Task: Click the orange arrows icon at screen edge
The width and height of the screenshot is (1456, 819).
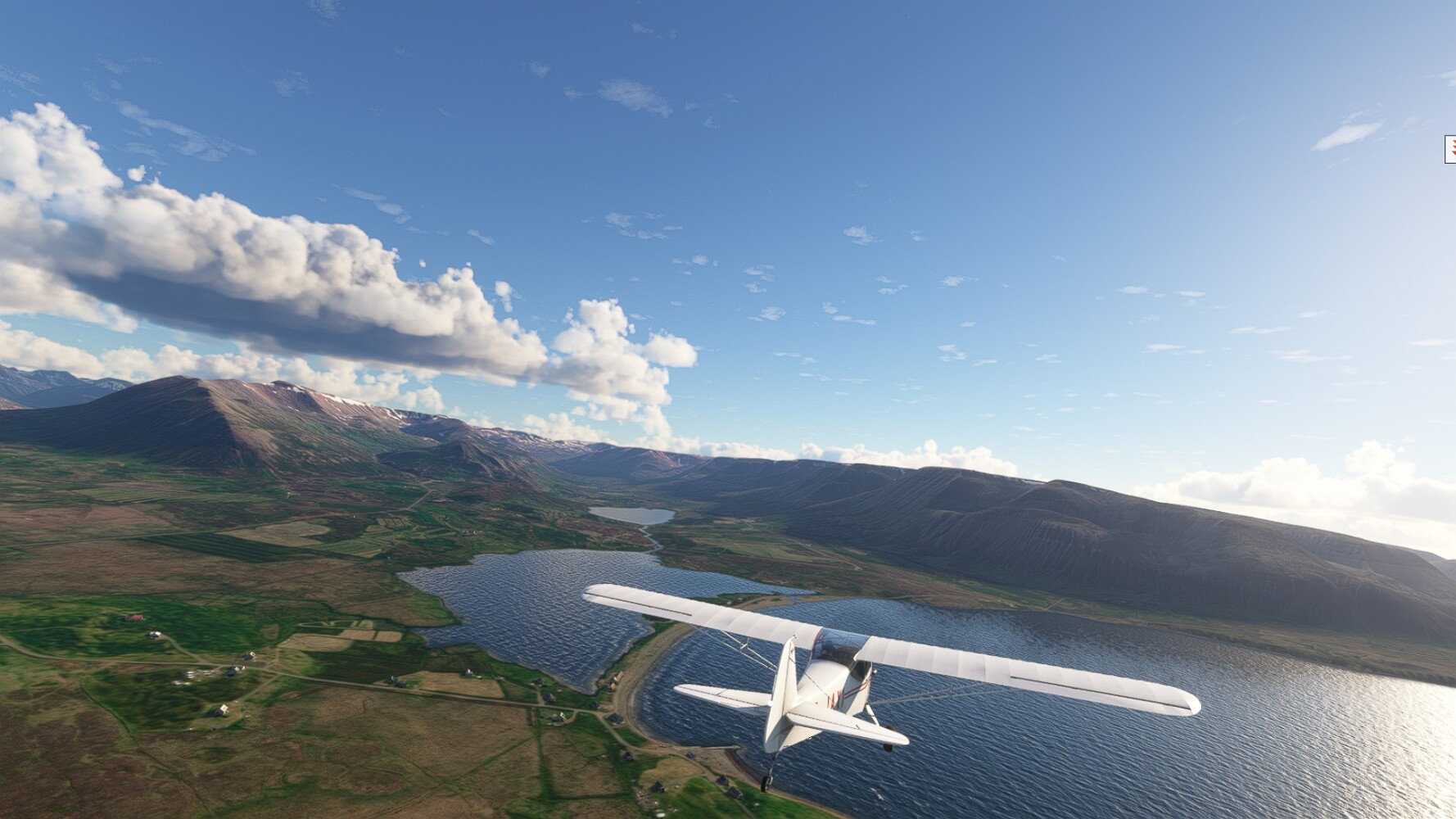Action: point(1451,149)
